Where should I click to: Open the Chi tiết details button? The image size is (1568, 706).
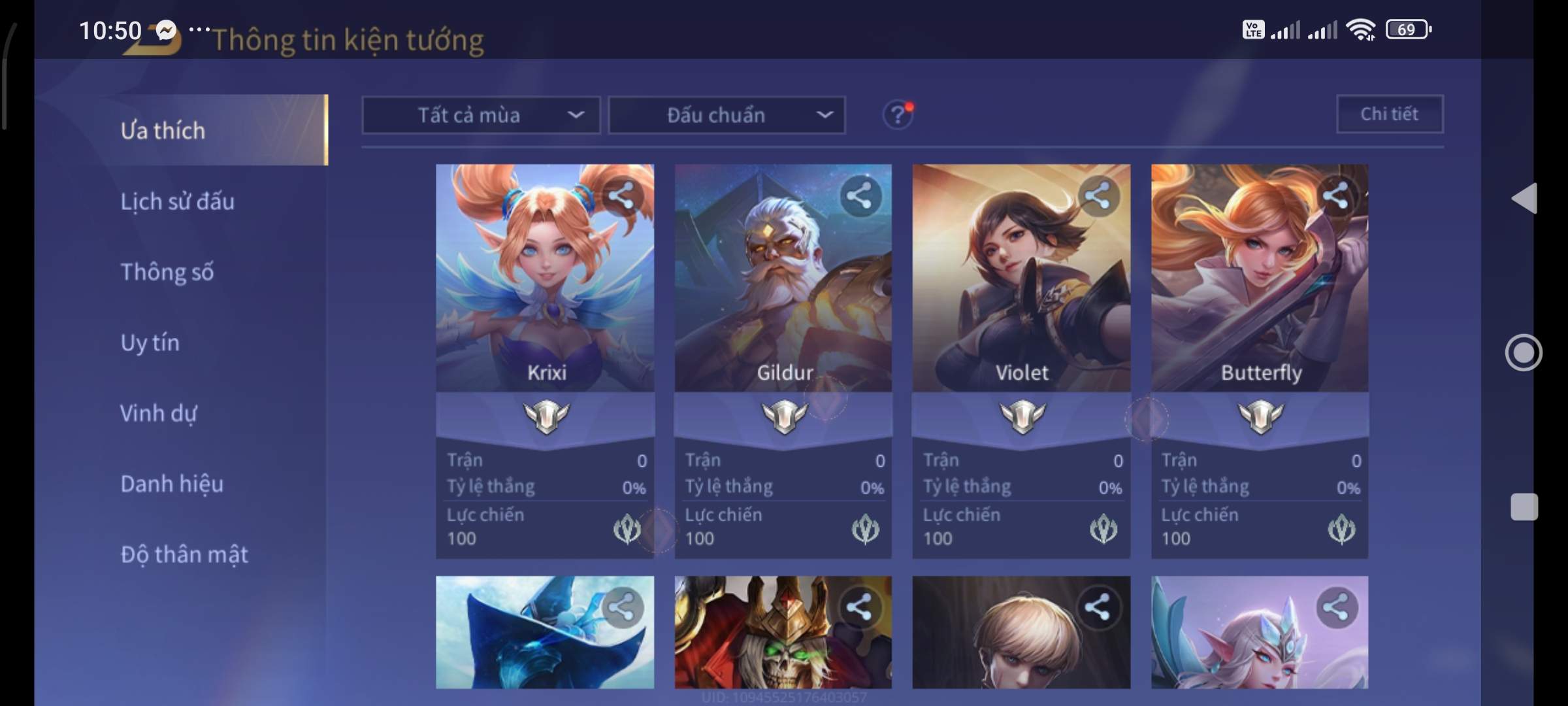[1390, 114]
